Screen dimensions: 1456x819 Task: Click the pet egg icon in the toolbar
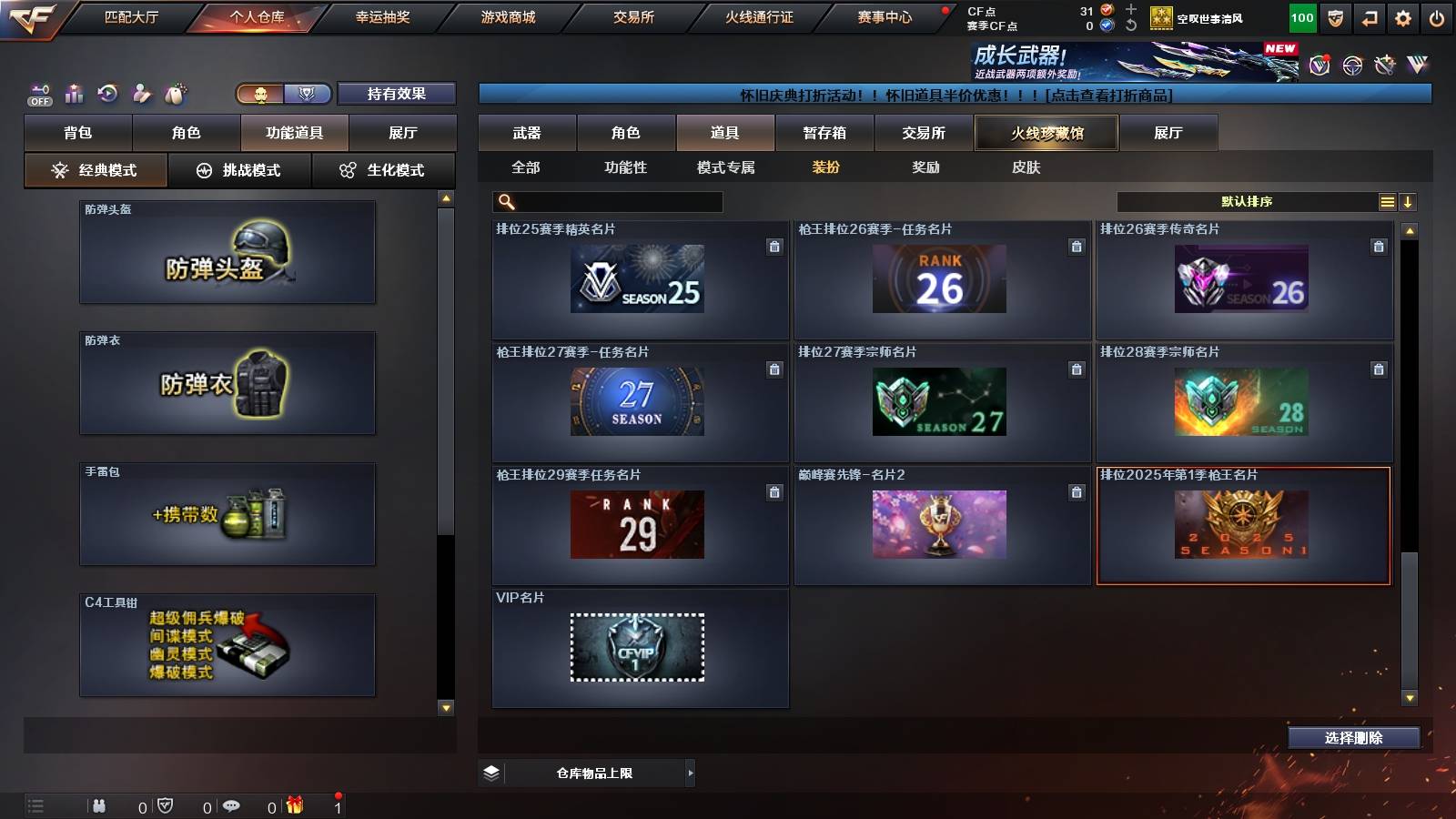click(176, 92)
